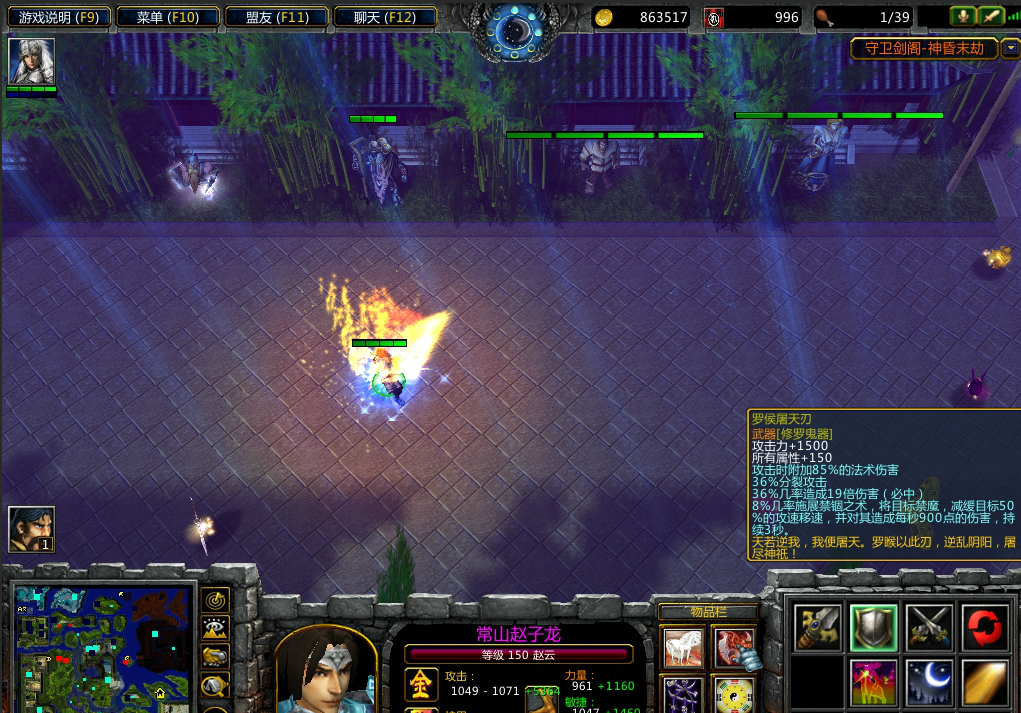1021x713 pixels.
Task: Select the red axe weapon inventory item
Action: (x=734, y=648)
